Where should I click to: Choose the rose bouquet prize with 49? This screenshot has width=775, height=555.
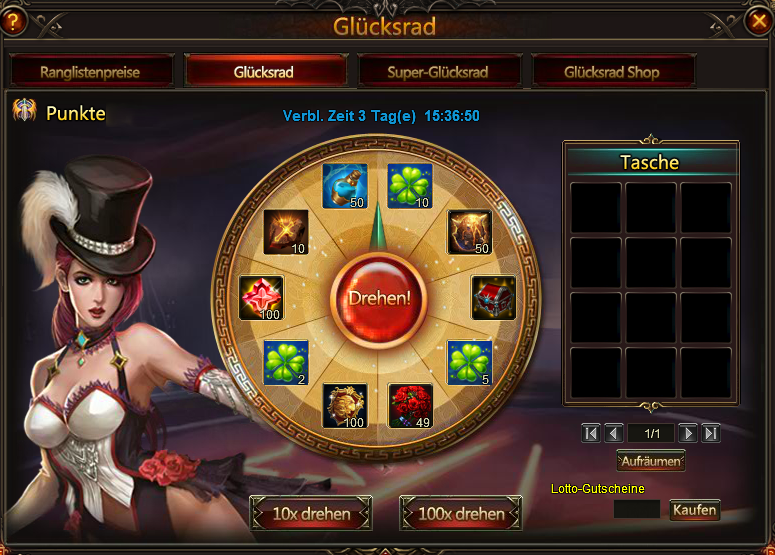(410, 405)
